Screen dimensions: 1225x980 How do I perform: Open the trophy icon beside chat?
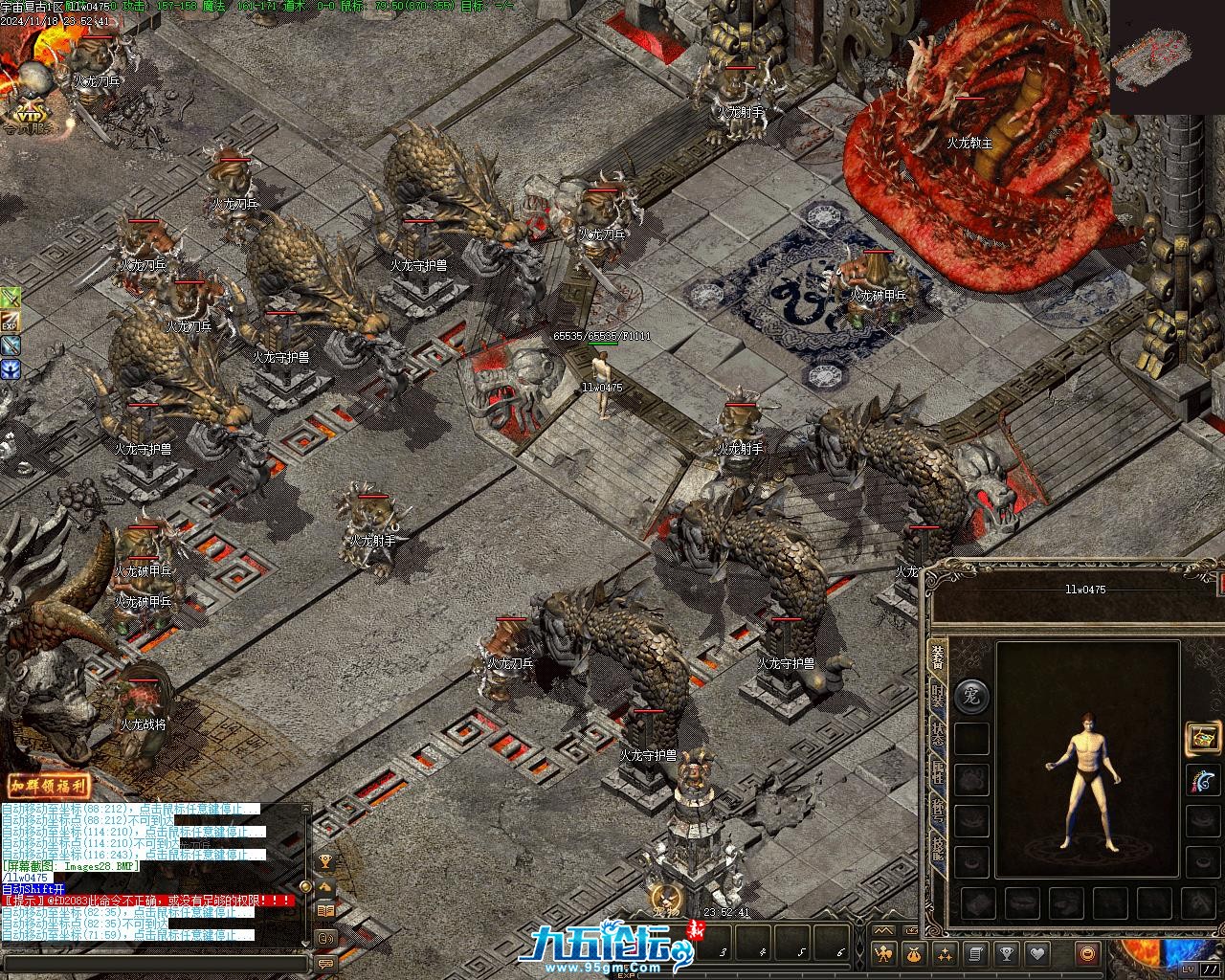[325, 861]
